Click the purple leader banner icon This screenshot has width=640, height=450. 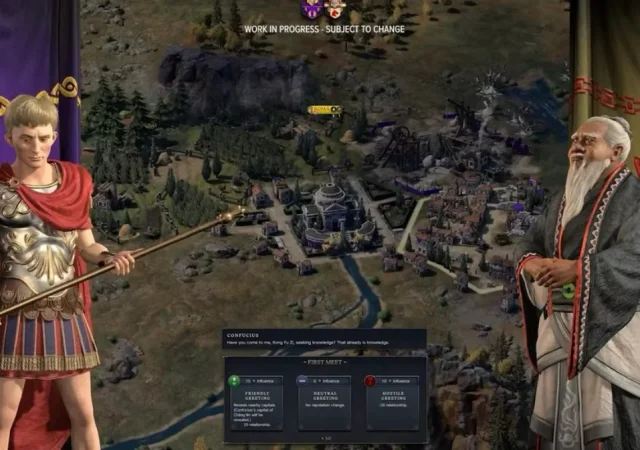pyautogui.click(x=312, y=10)
